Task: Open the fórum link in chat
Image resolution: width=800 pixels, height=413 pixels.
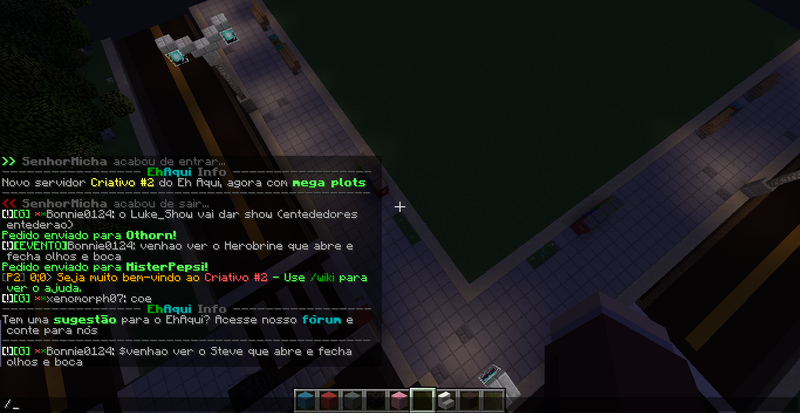Action: (323, 320)
